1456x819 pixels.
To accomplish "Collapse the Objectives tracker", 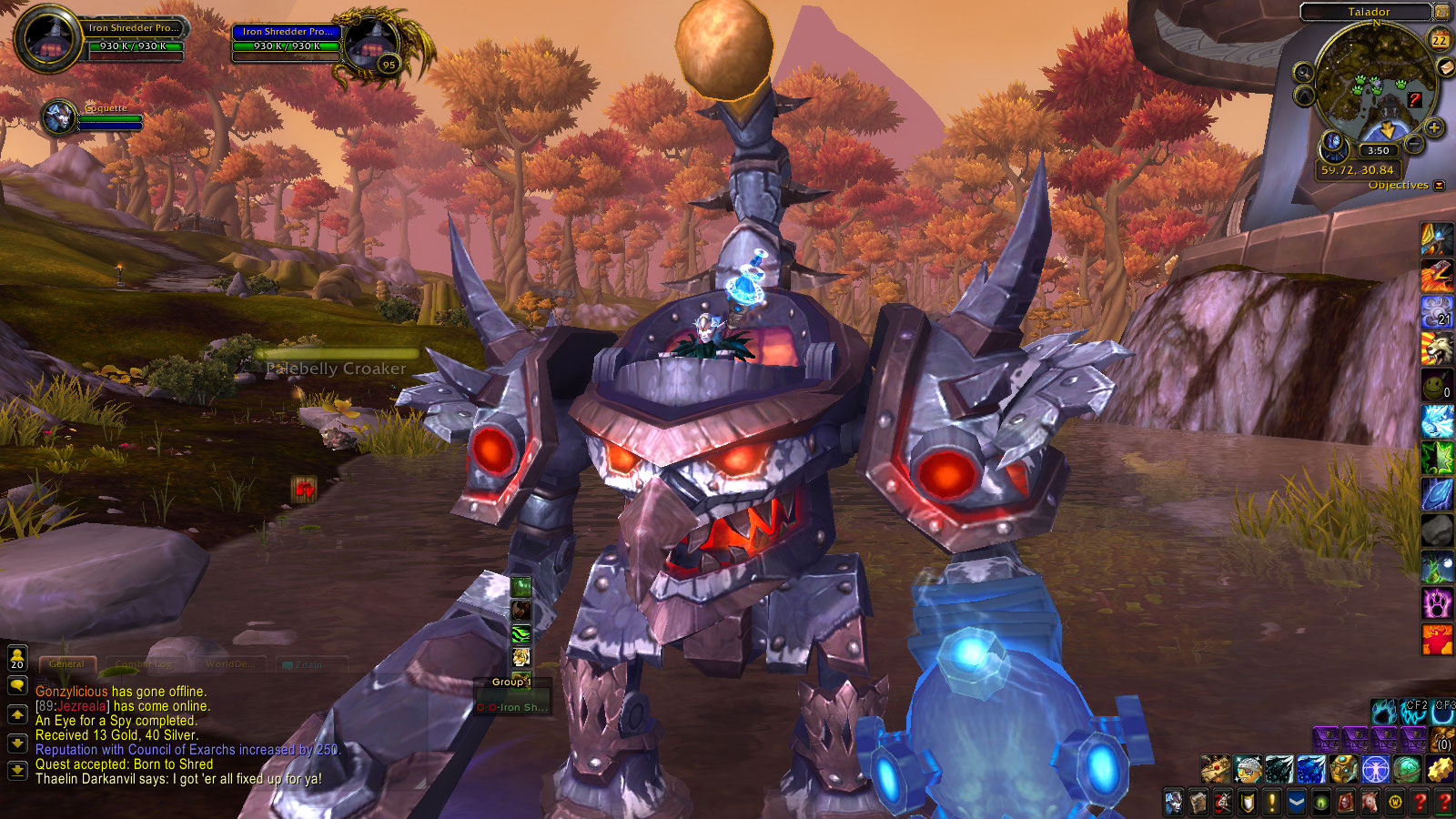I will (x=1440, y=186).
